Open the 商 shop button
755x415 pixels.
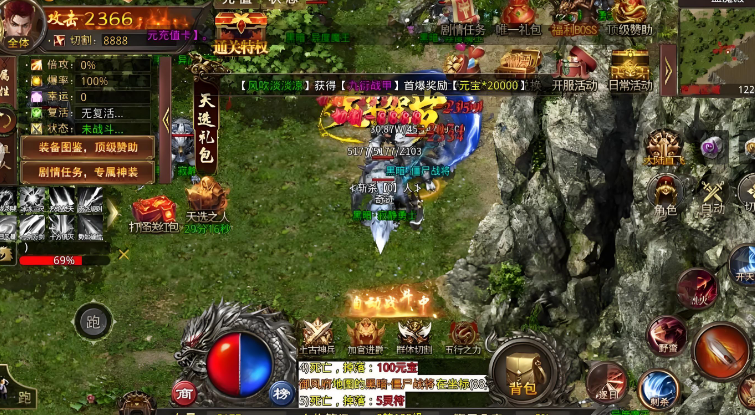[x=183, y=391]
